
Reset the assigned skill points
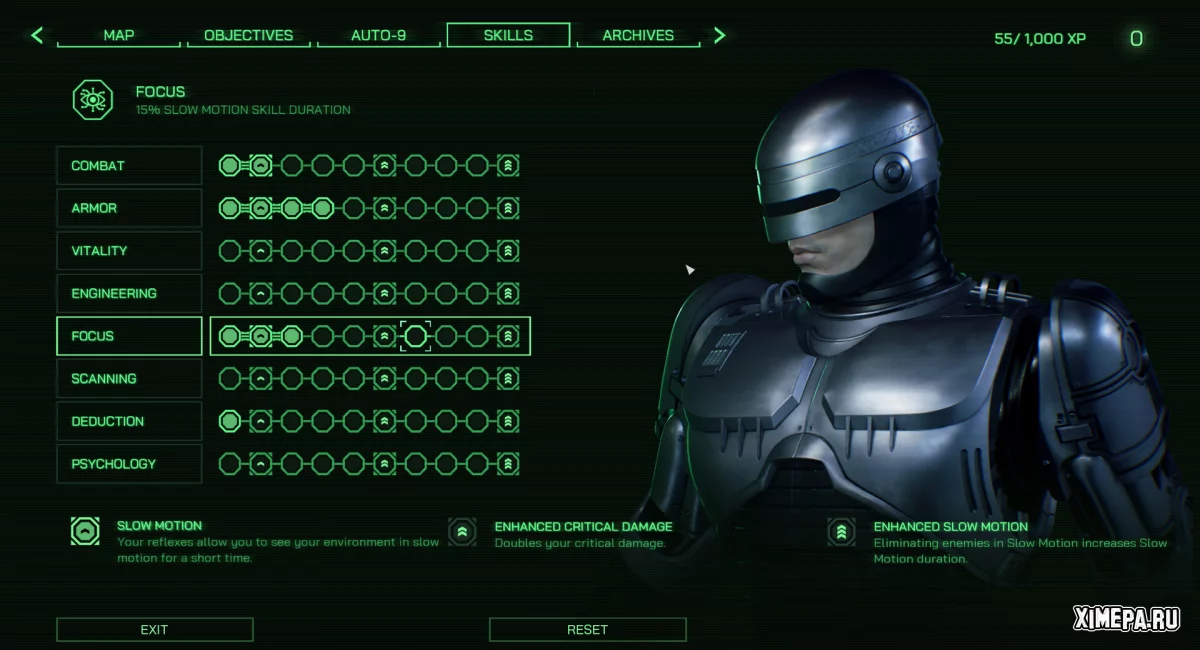tap(587, 629)
